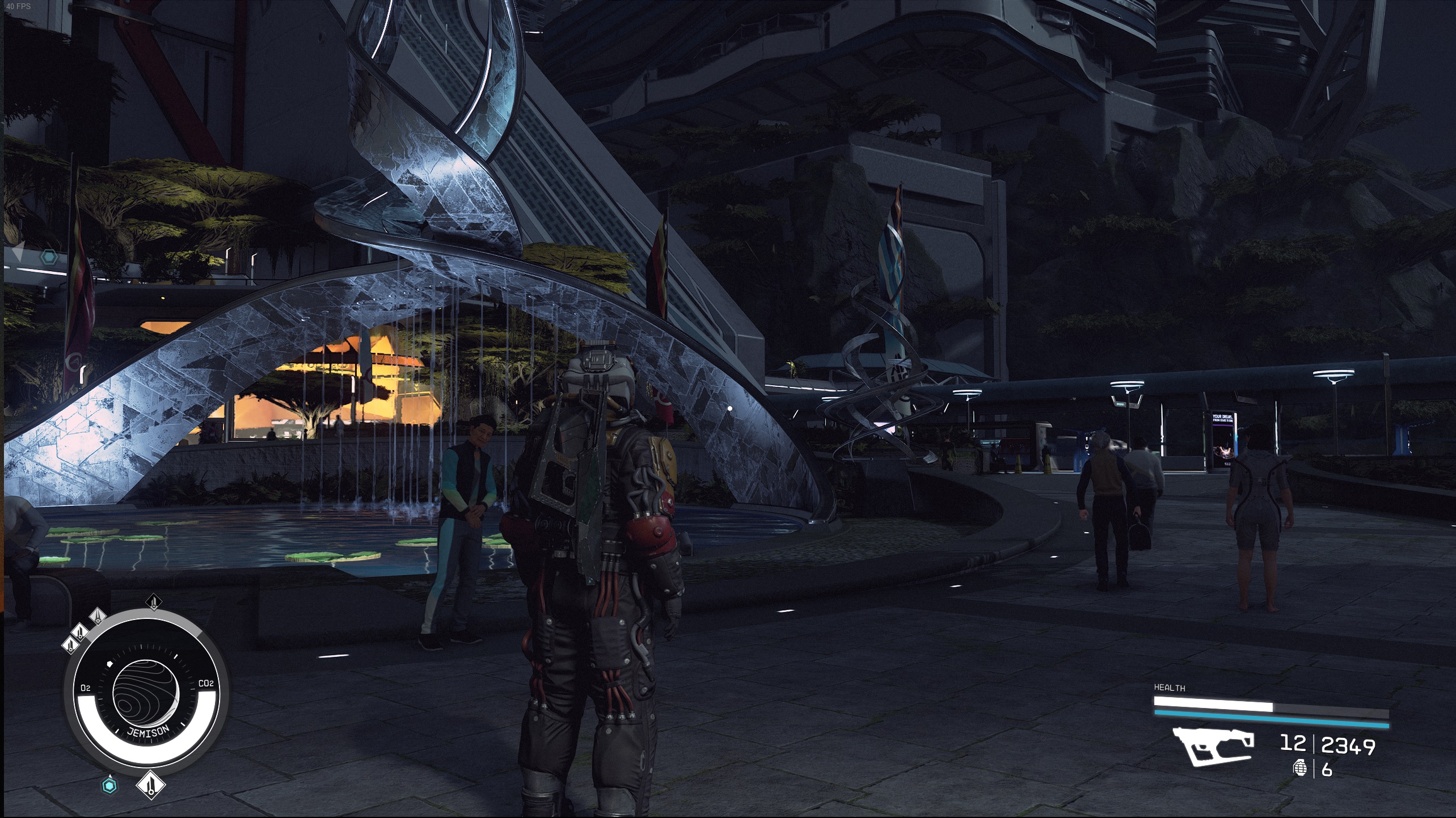1456x818 pixels.
Task: Click the grenade icon
Action: click(x=1299, y=769)
